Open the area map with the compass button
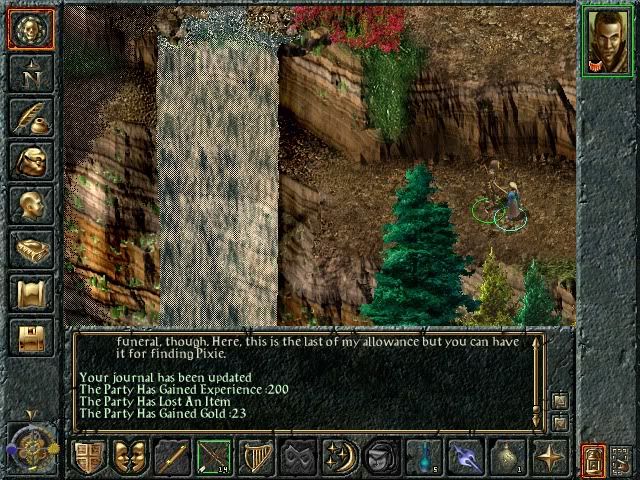The width and height of the screenshot is (640, 480). (x=30, y=75)
